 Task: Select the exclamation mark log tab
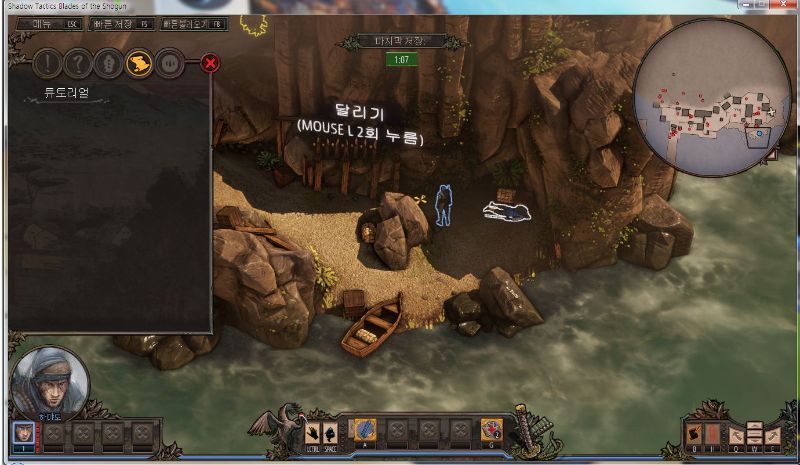click(46, 64)
